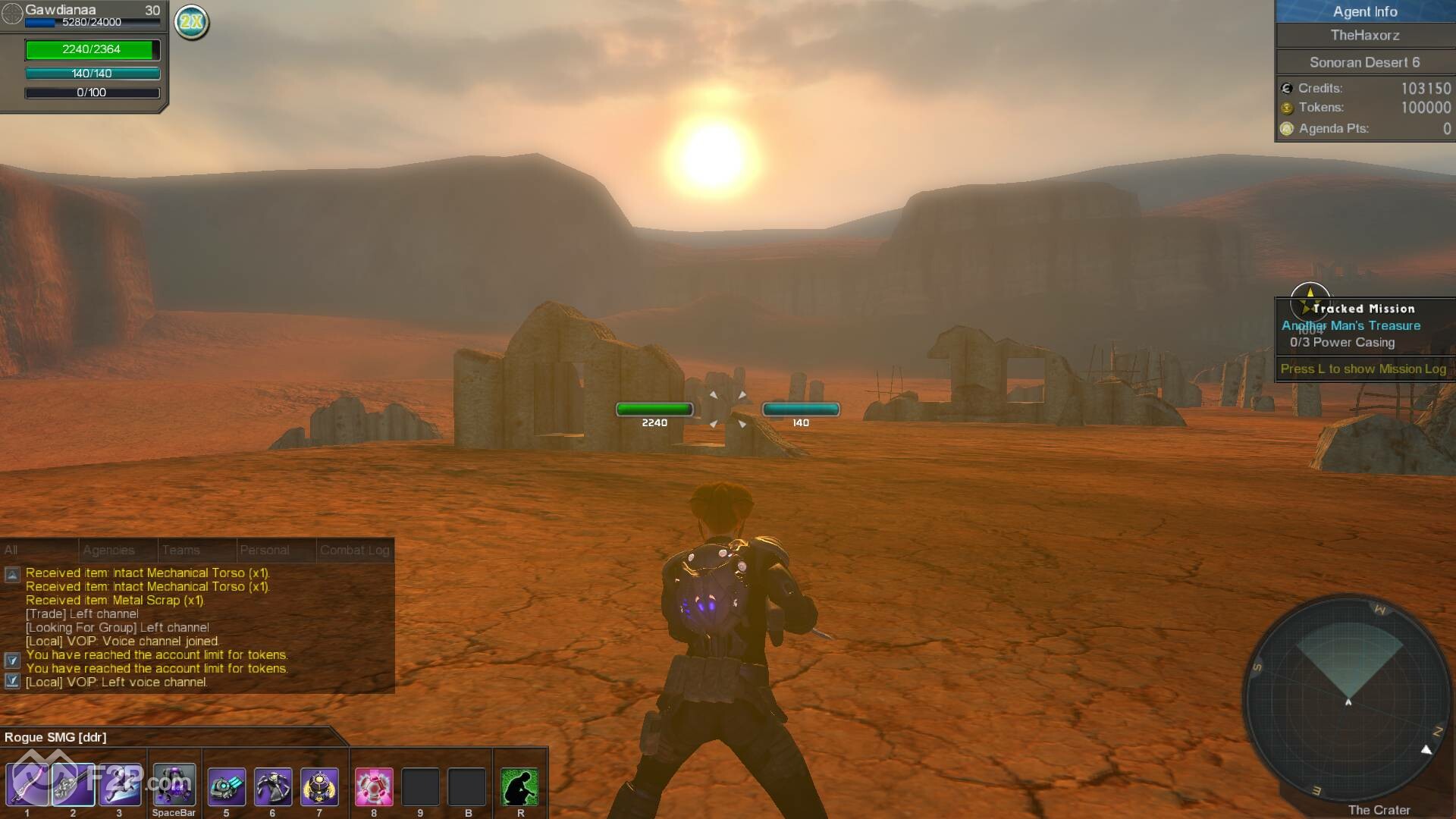Open the Combat Log tab
1456x819 pixels.
(x=354, y=550)
